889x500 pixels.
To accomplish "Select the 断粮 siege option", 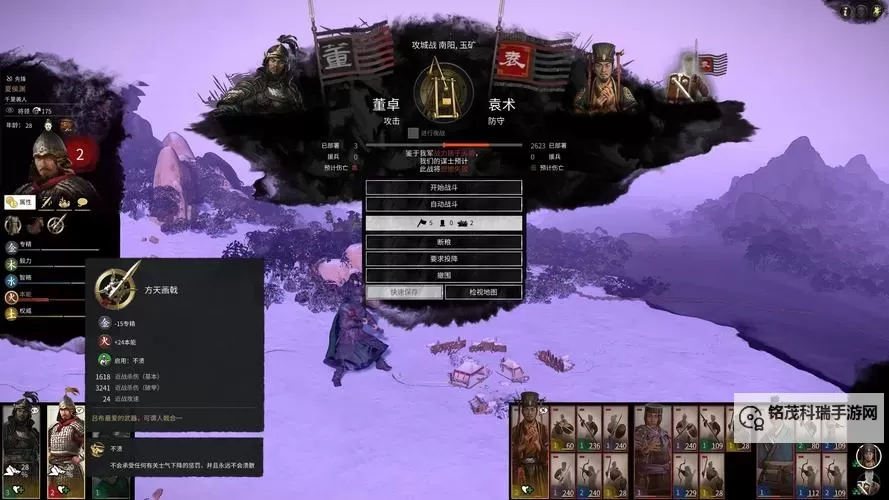I will coord(443,242).
